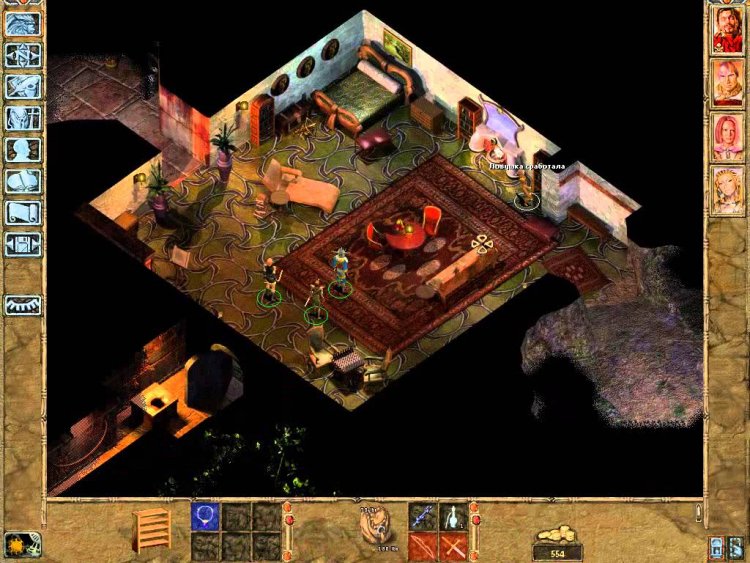Viewport: 750px width, 563px height.
Task: Select the bearded man in red portrait
Action: 726,30
